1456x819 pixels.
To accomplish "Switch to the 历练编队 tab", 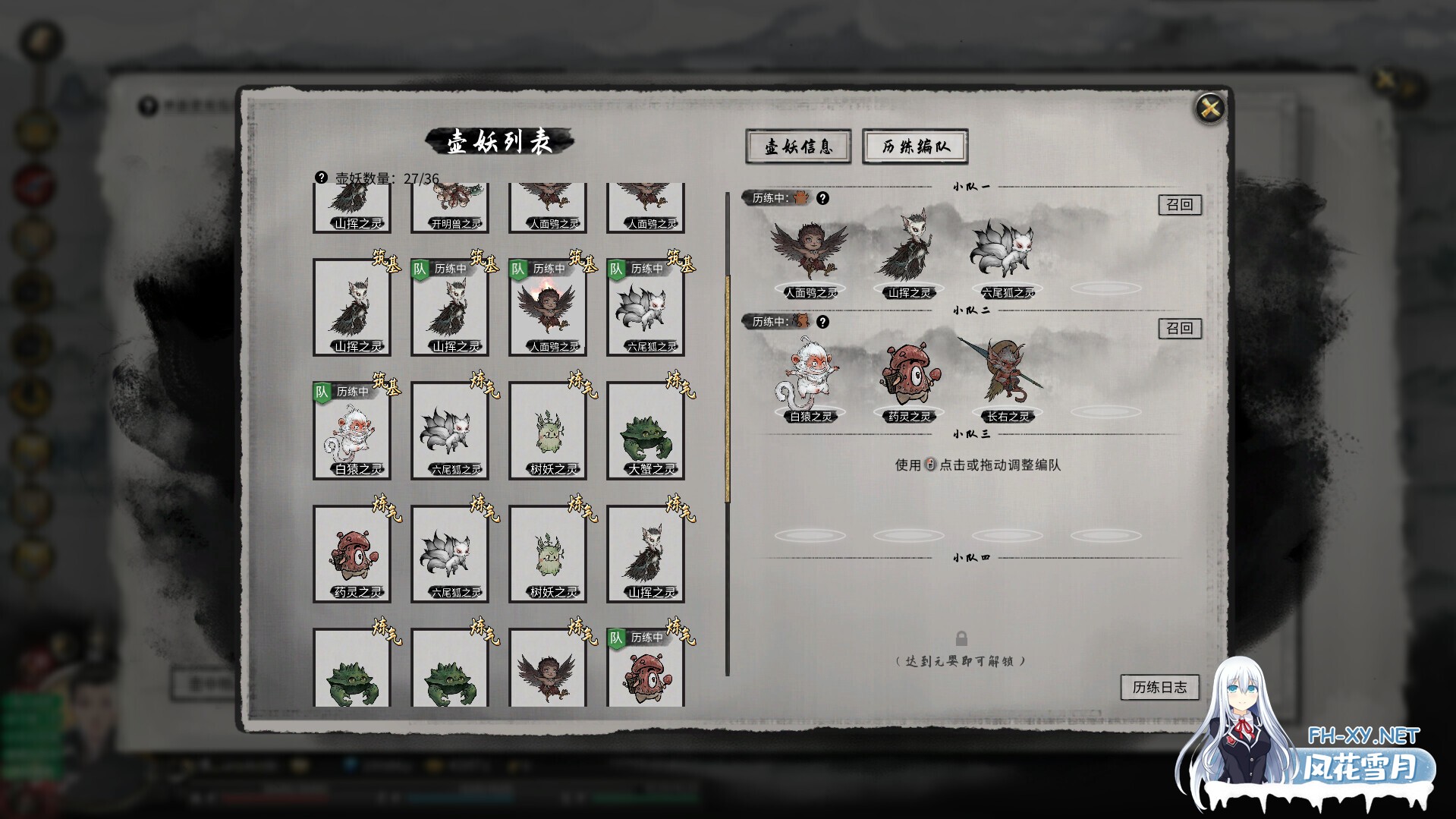I will pos(914,146).
